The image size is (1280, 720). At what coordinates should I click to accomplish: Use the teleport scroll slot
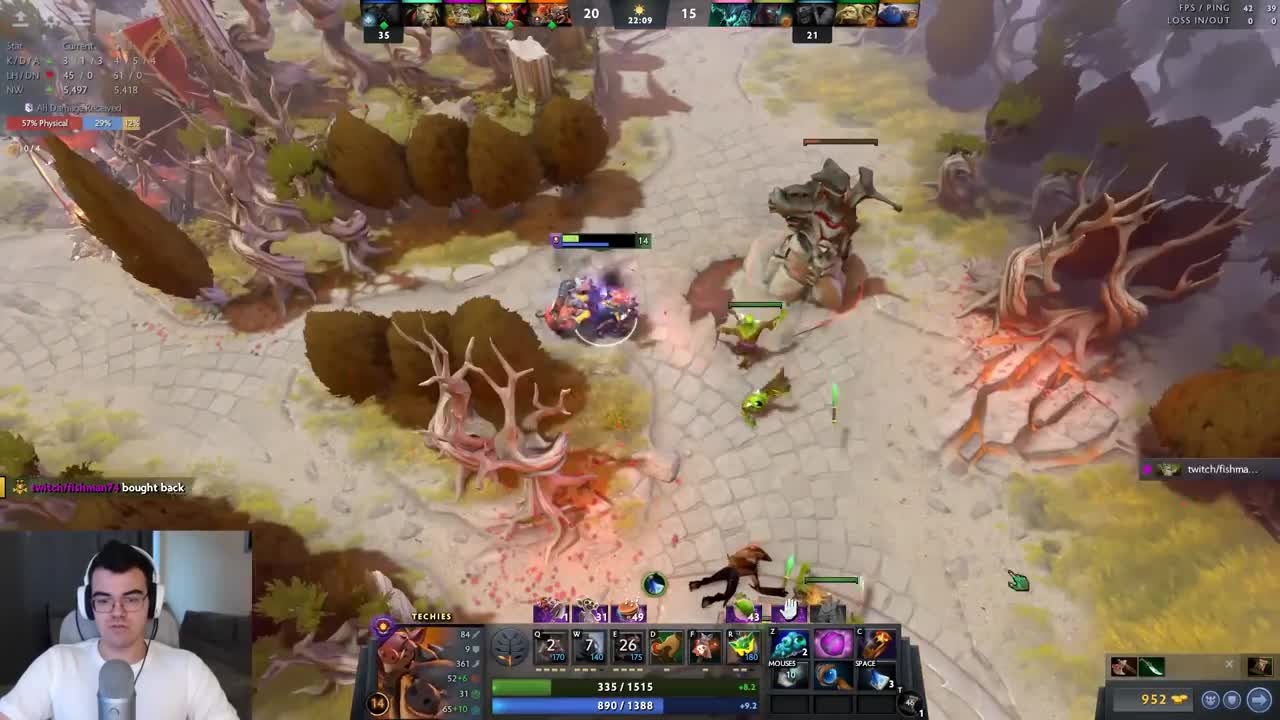(x=910, y=703)
